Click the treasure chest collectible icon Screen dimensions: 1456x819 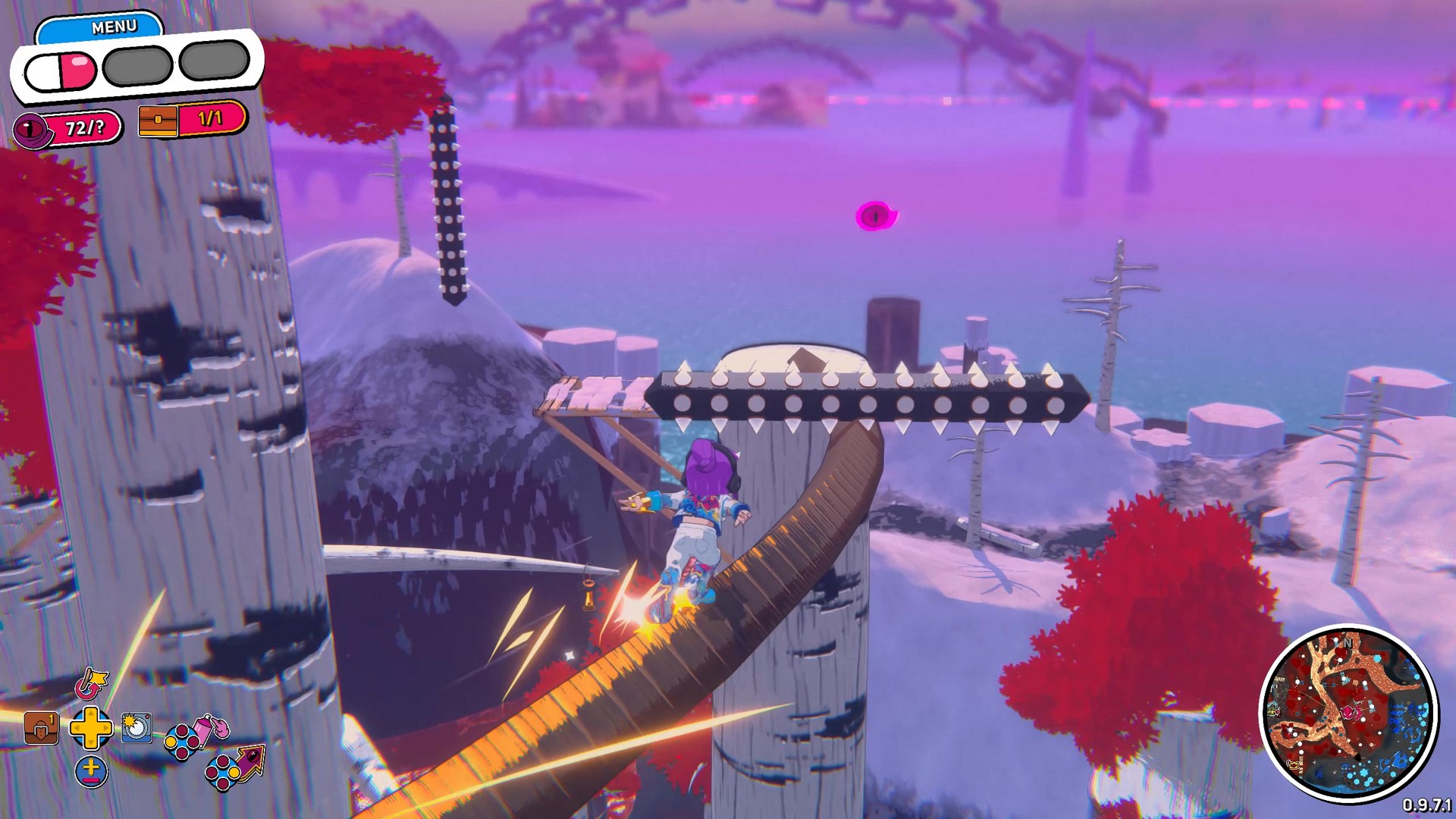click(x=158, y=121)
